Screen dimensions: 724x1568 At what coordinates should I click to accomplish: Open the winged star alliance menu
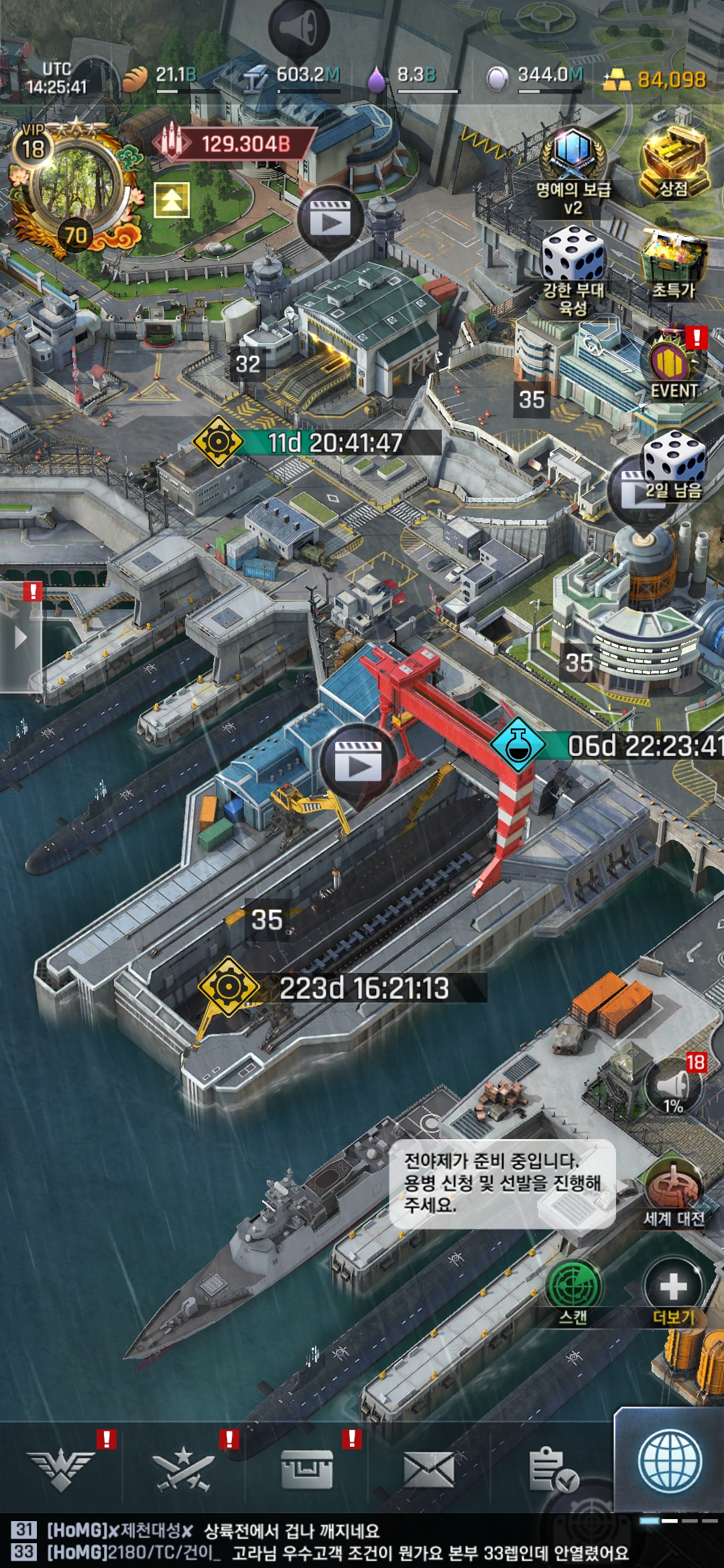[61, 1469]
